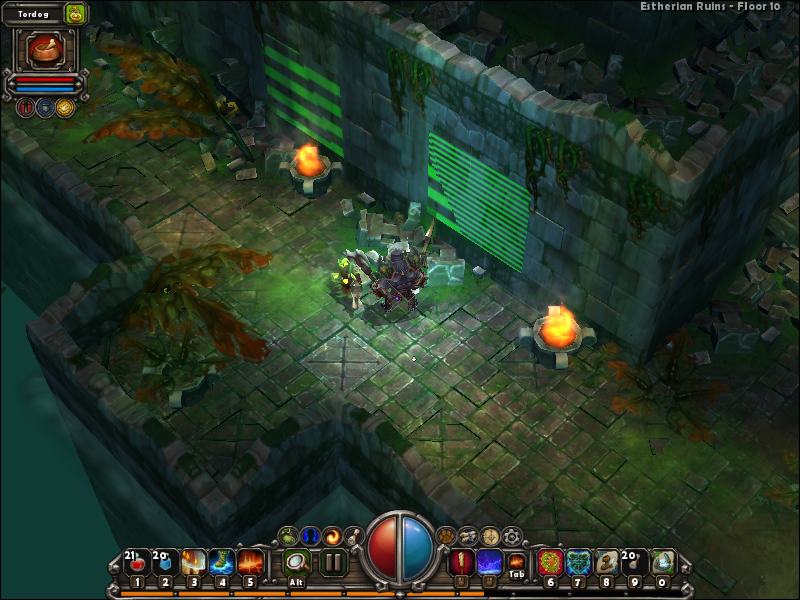This screenshot has height=600, width=800.
Task: Use the red health potion in slot 1
Action: click(x=136, y=563)
